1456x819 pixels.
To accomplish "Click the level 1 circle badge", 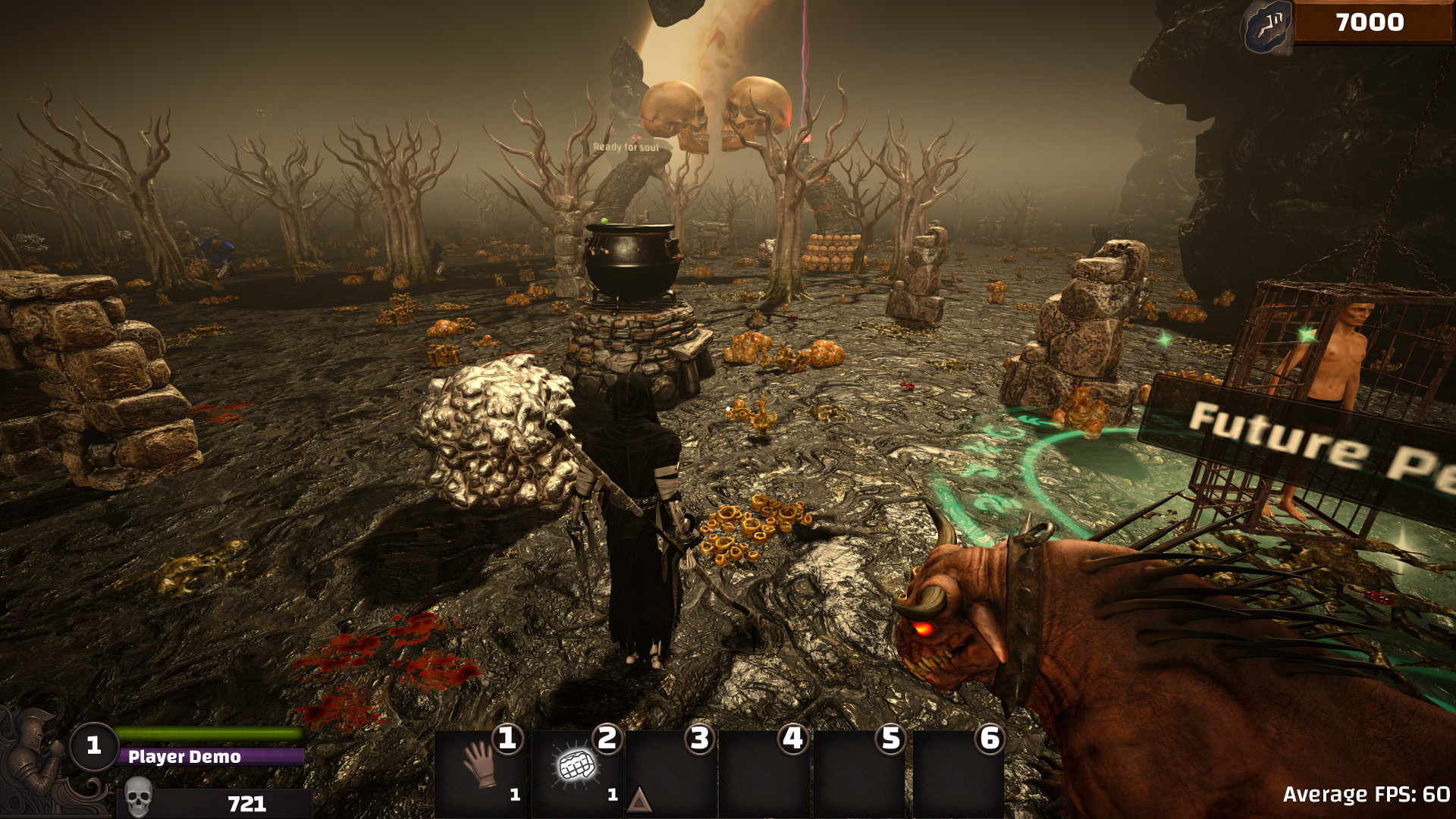I will pos(93,746).
